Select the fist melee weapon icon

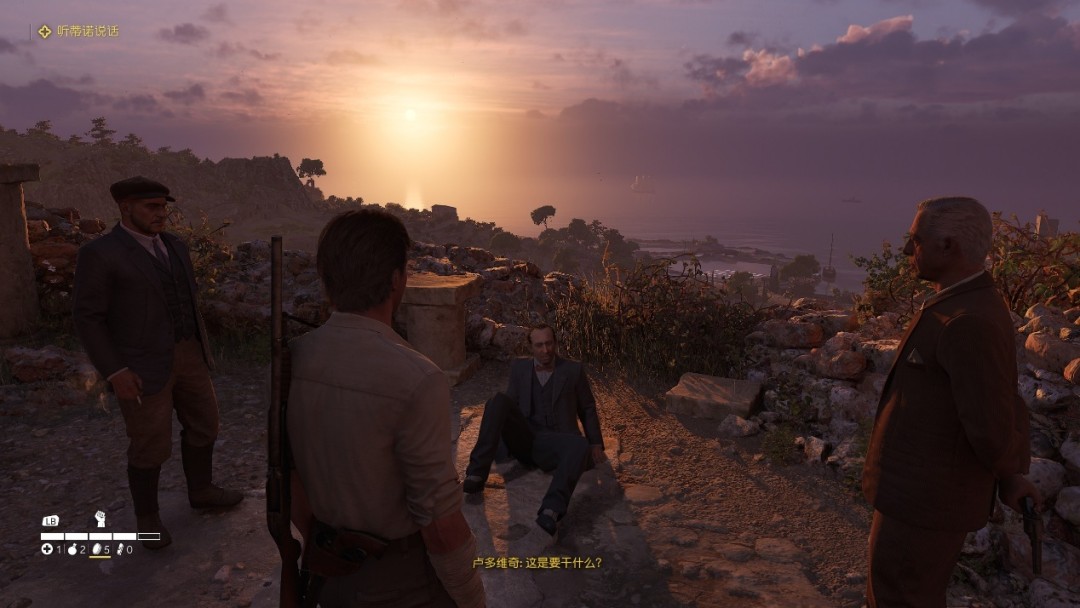click(99, 519)
